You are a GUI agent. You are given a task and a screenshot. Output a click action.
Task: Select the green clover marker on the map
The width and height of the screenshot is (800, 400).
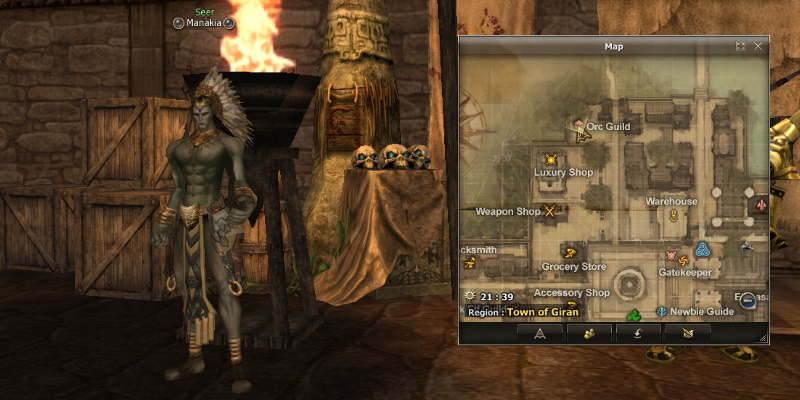point(633,315)
